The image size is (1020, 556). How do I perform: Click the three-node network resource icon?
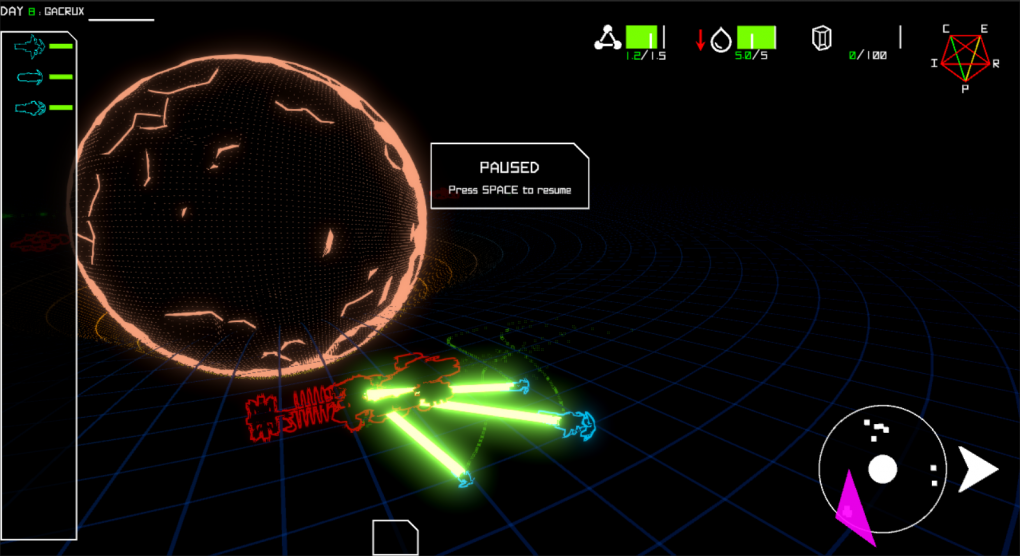[607, 39]
